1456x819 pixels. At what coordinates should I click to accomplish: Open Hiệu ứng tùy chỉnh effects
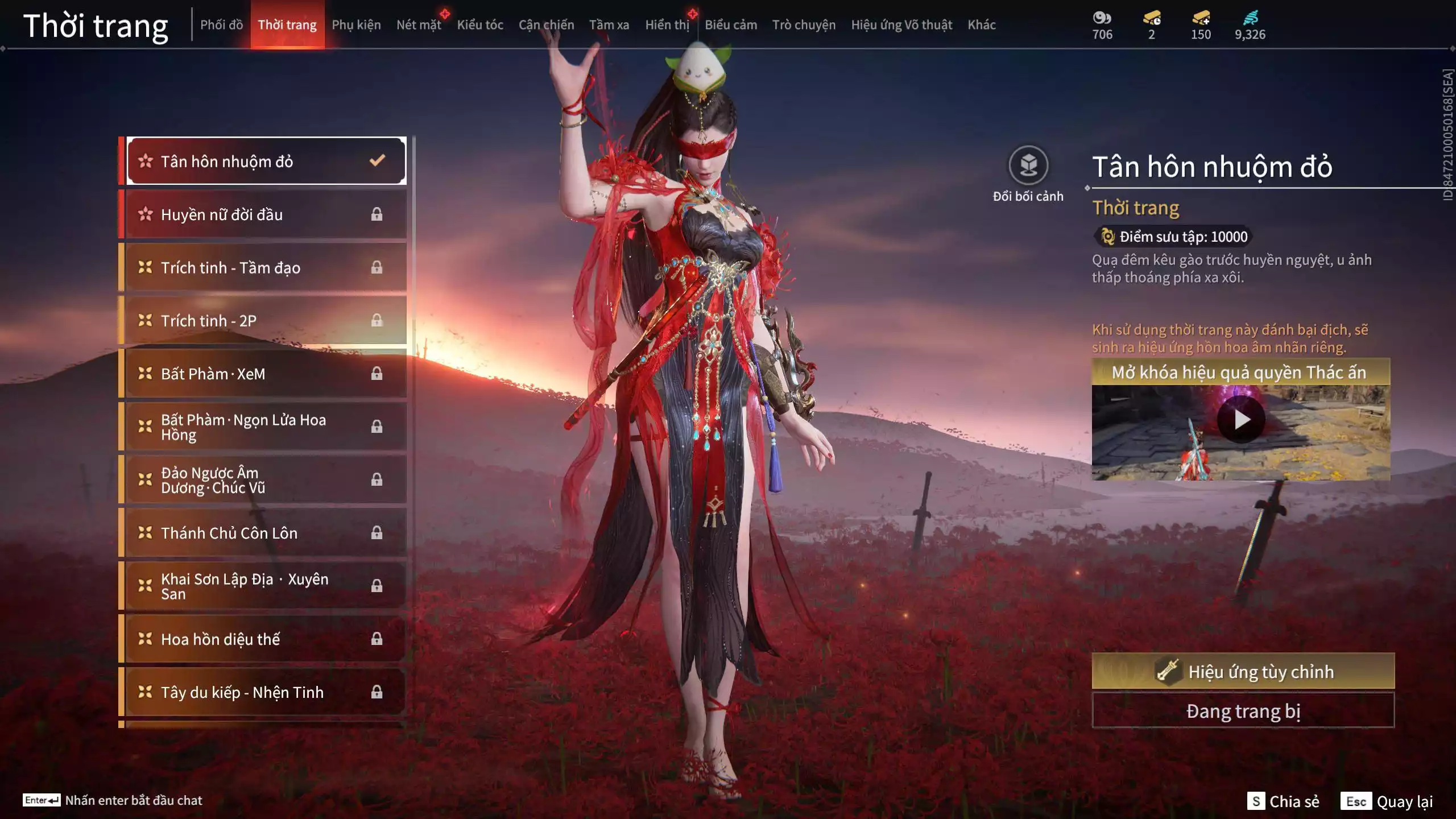tap(1243, 672)
